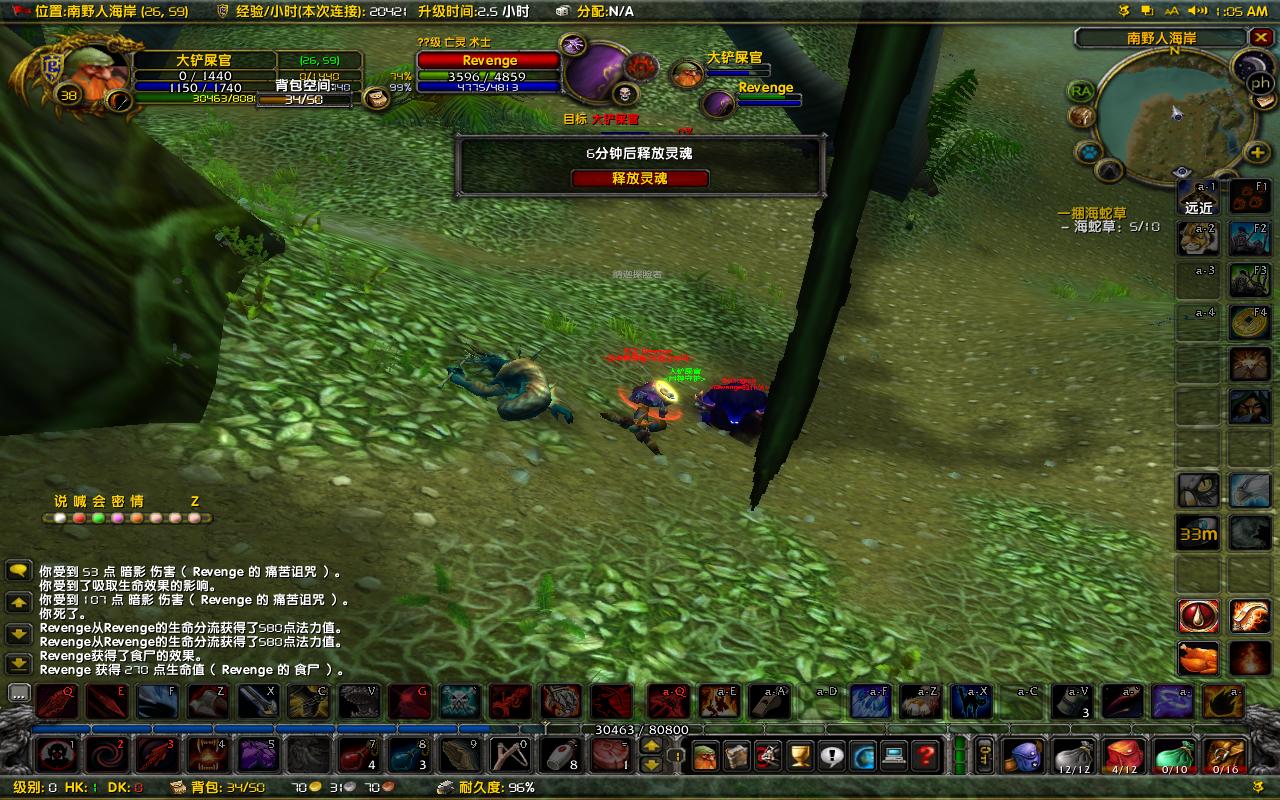Zoom in the minimap with the plus button
The width and height of the screenshot is (1280, 800).
(x=1256, y=152)
